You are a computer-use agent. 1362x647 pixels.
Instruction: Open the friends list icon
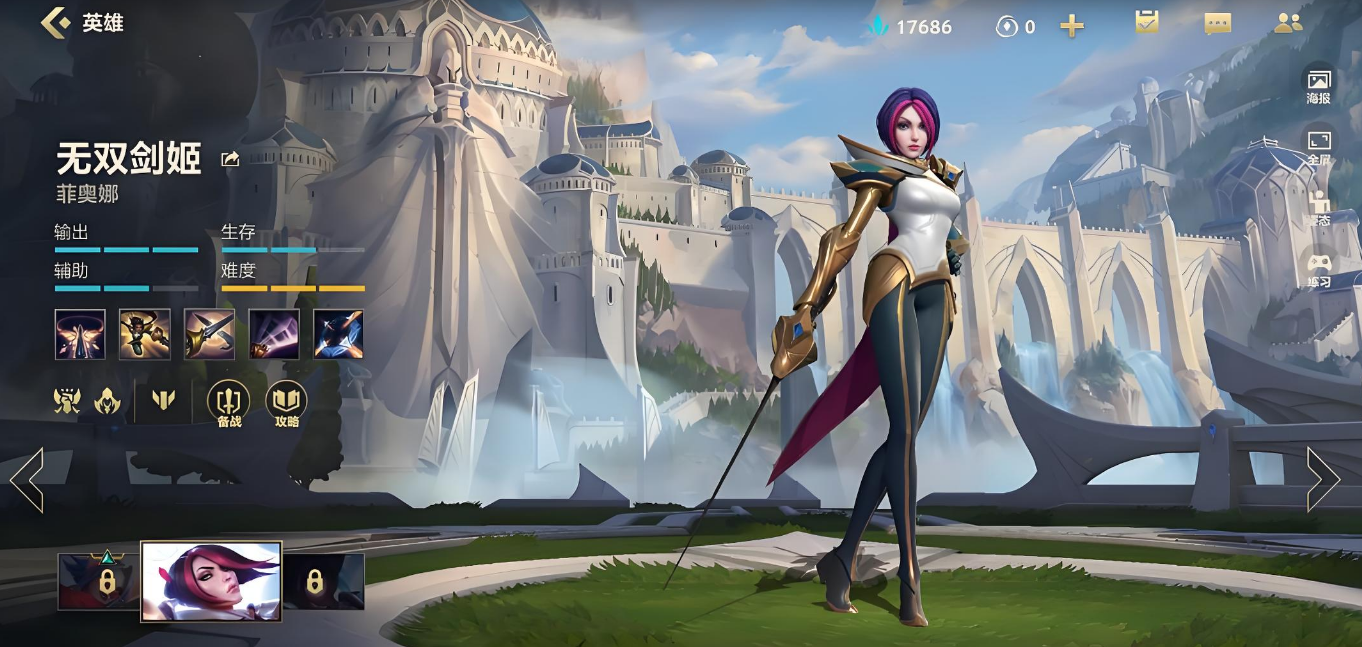(x=1288, y=23)
